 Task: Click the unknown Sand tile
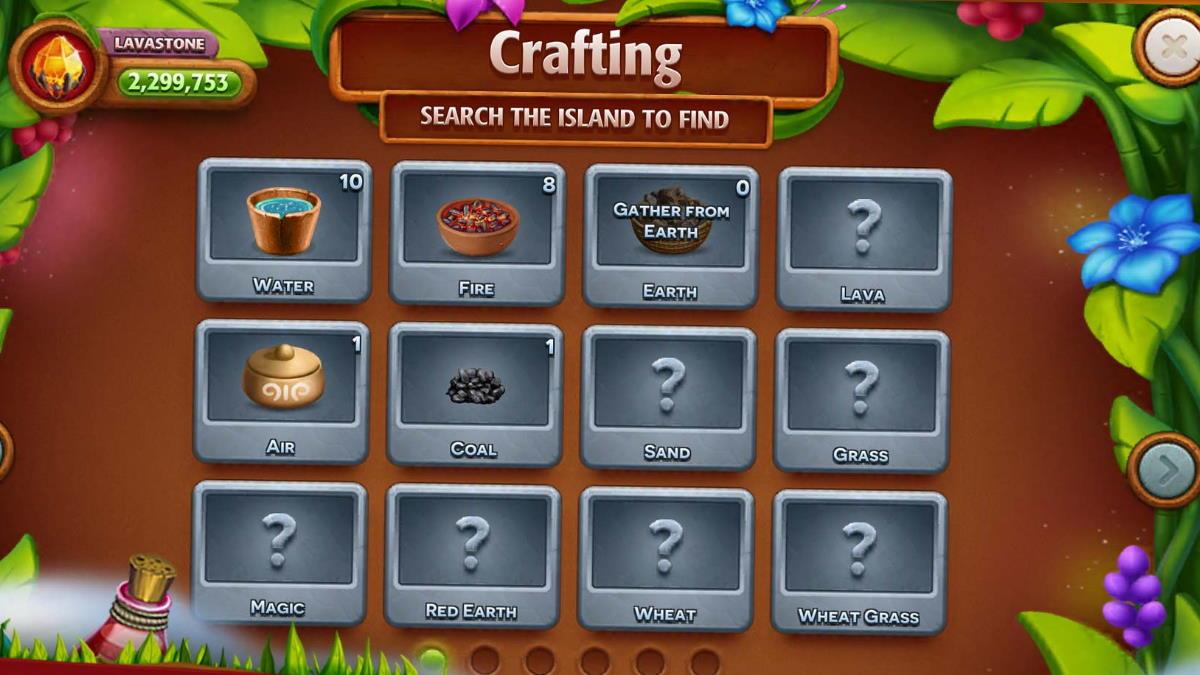(x=668, y=396)
